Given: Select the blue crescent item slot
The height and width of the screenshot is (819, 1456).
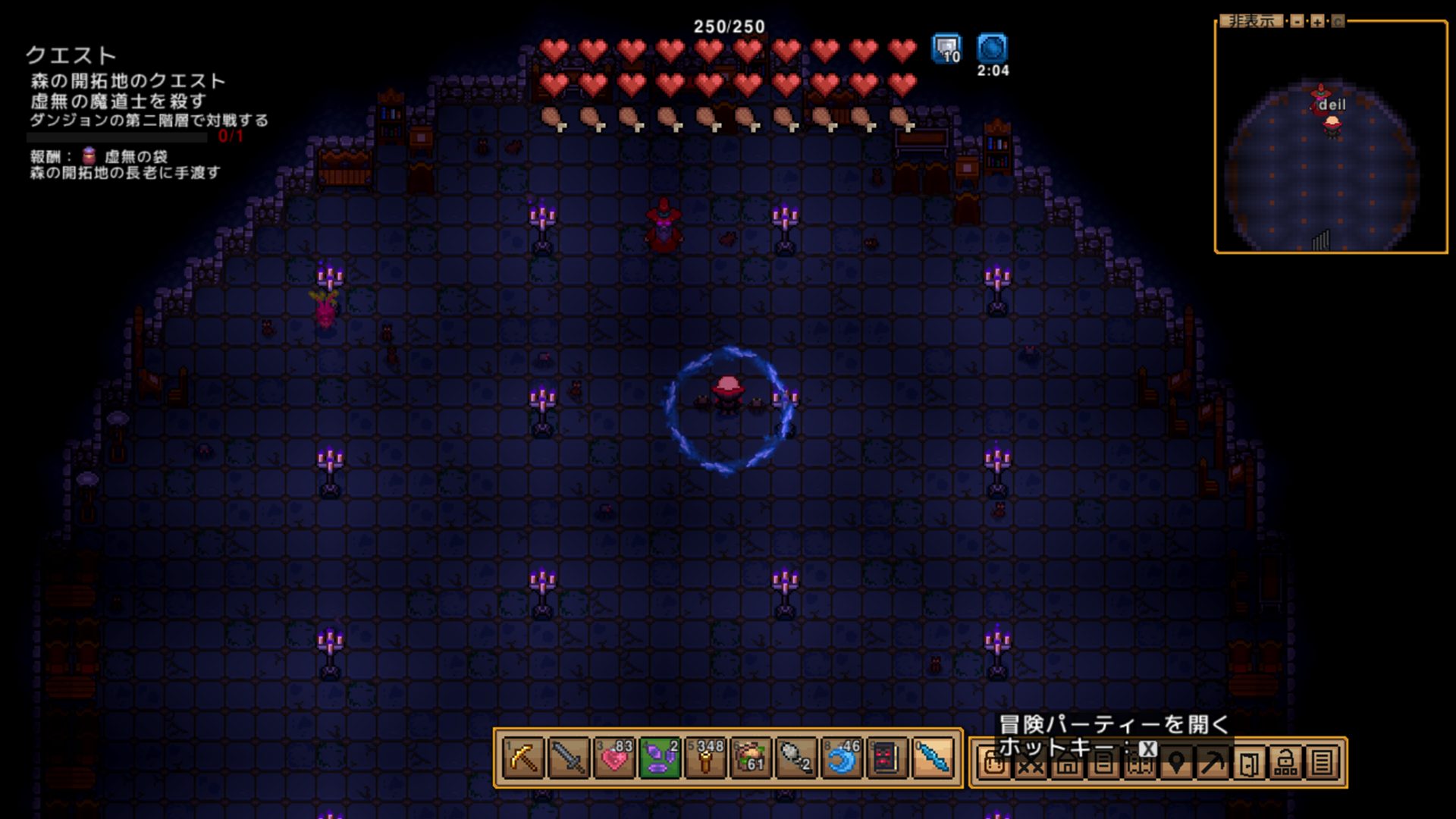Looking at the screenshot, I should tap(842, 758).
